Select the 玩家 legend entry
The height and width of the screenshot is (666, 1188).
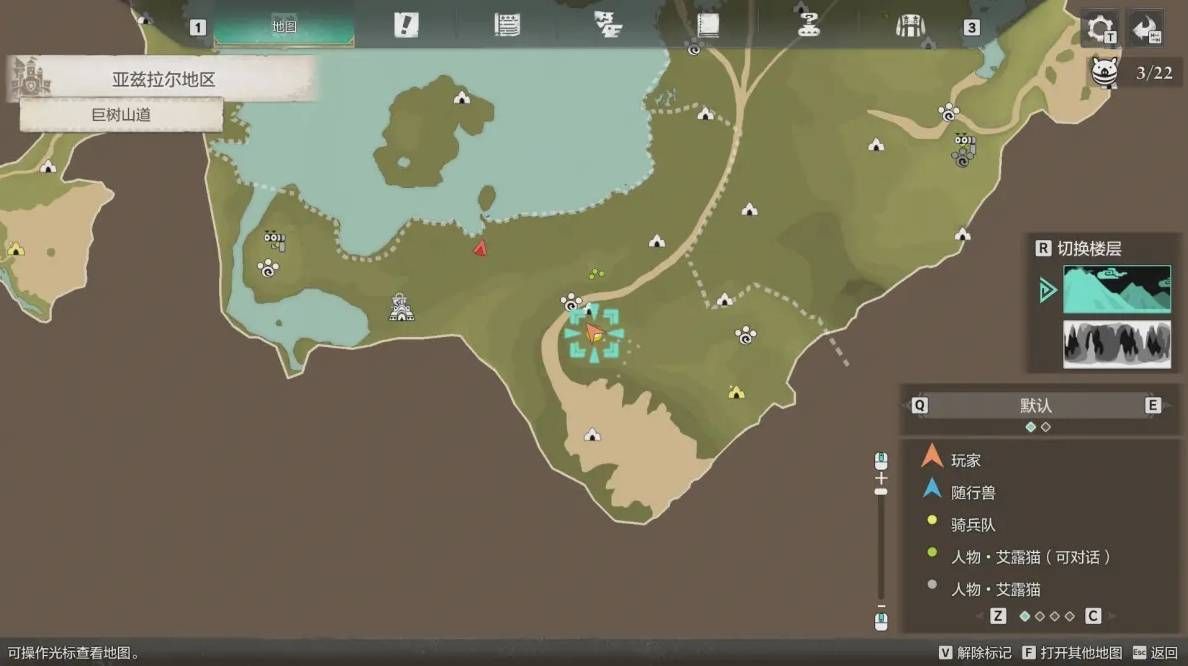coord(966,461)
